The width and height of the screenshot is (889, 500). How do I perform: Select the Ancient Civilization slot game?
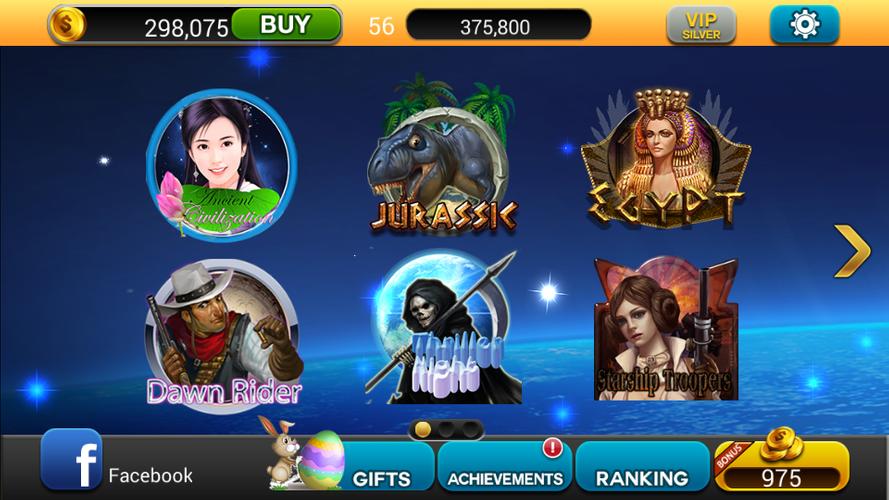(x=221, y=165)
